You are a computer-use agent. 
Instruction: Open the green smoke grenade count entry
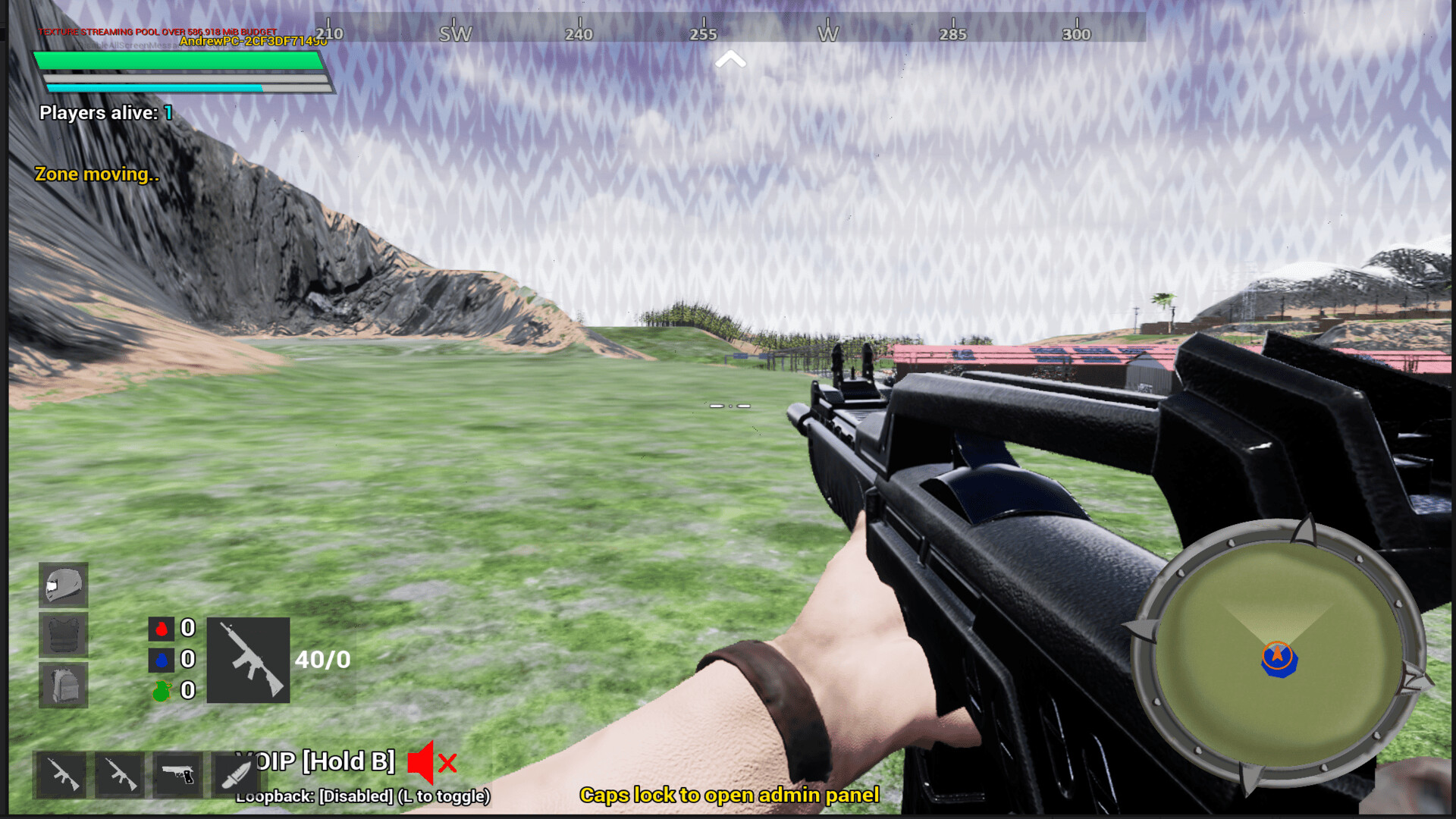coord(162,691)
